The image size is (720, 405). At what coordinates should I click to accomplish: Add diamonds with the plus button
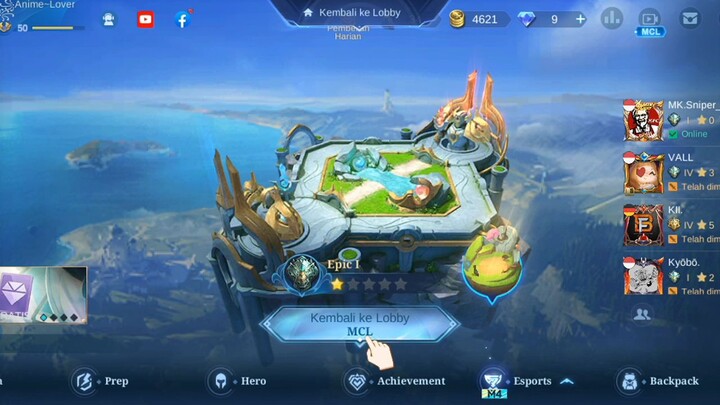tap(580, 19)
